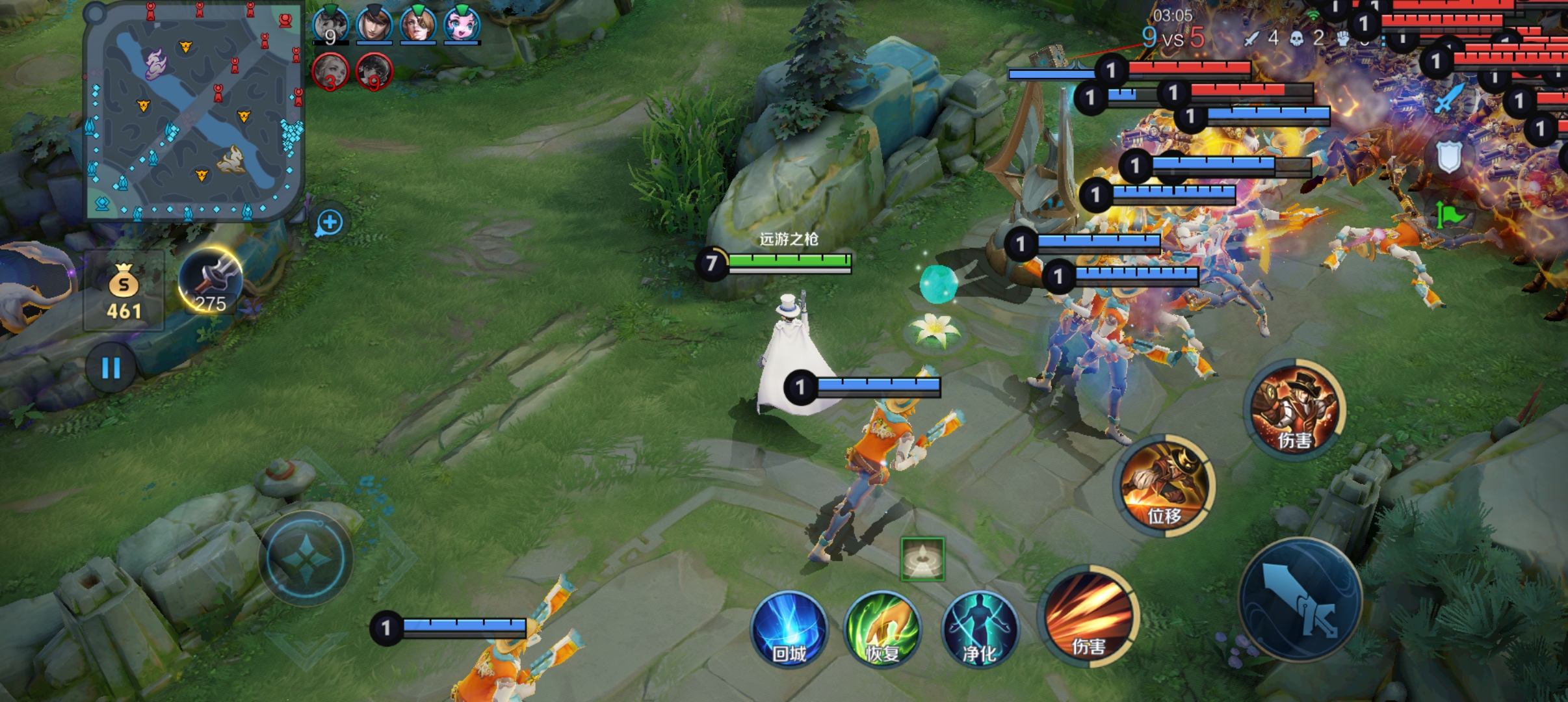Trigger the fiery slash 伤害 skill
This screenshot has width=1568, height=702.
pyautogui.click(x=1090, y=615)
